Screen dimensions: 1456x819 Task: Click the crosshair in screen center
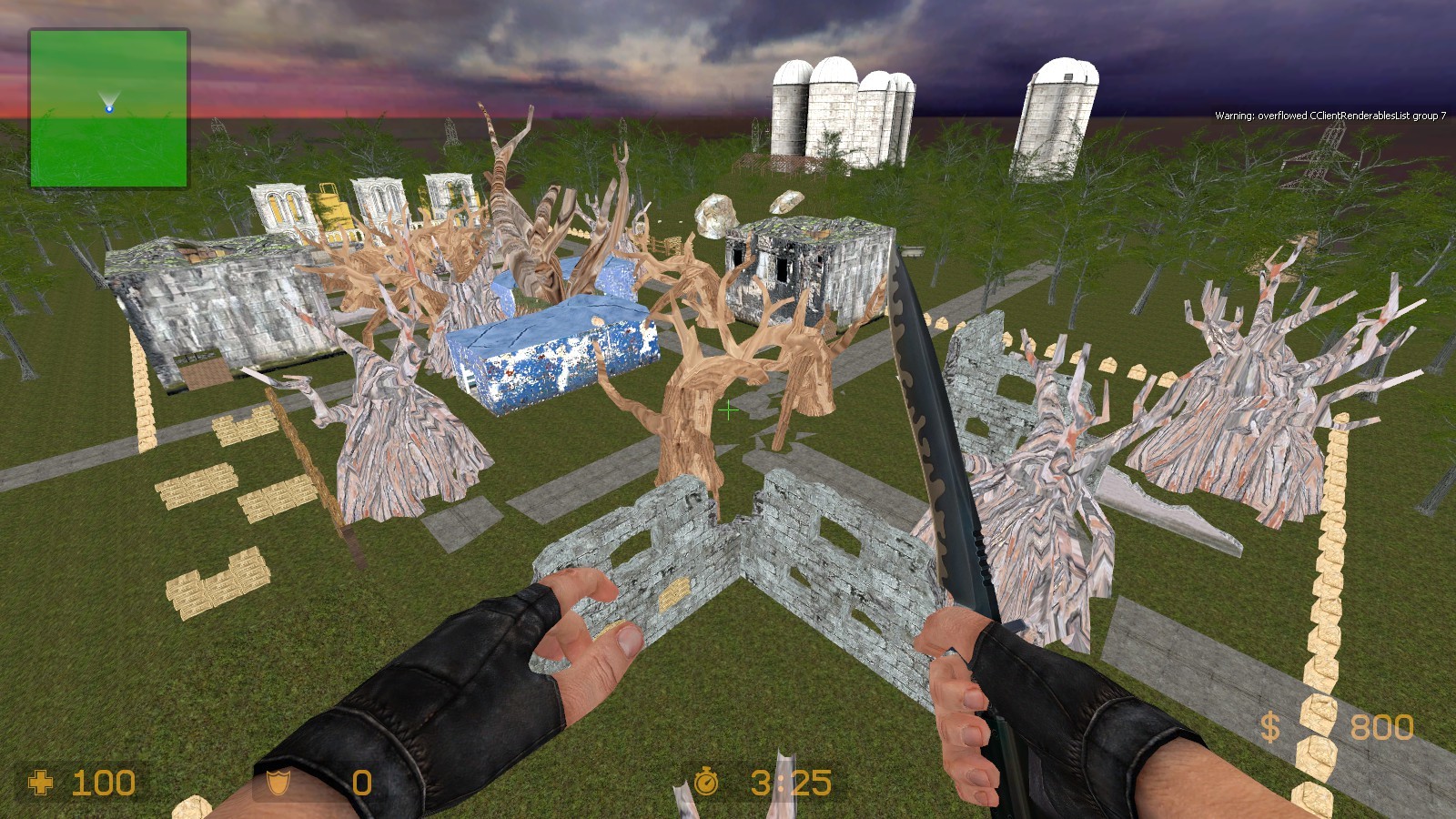[728, 411]
